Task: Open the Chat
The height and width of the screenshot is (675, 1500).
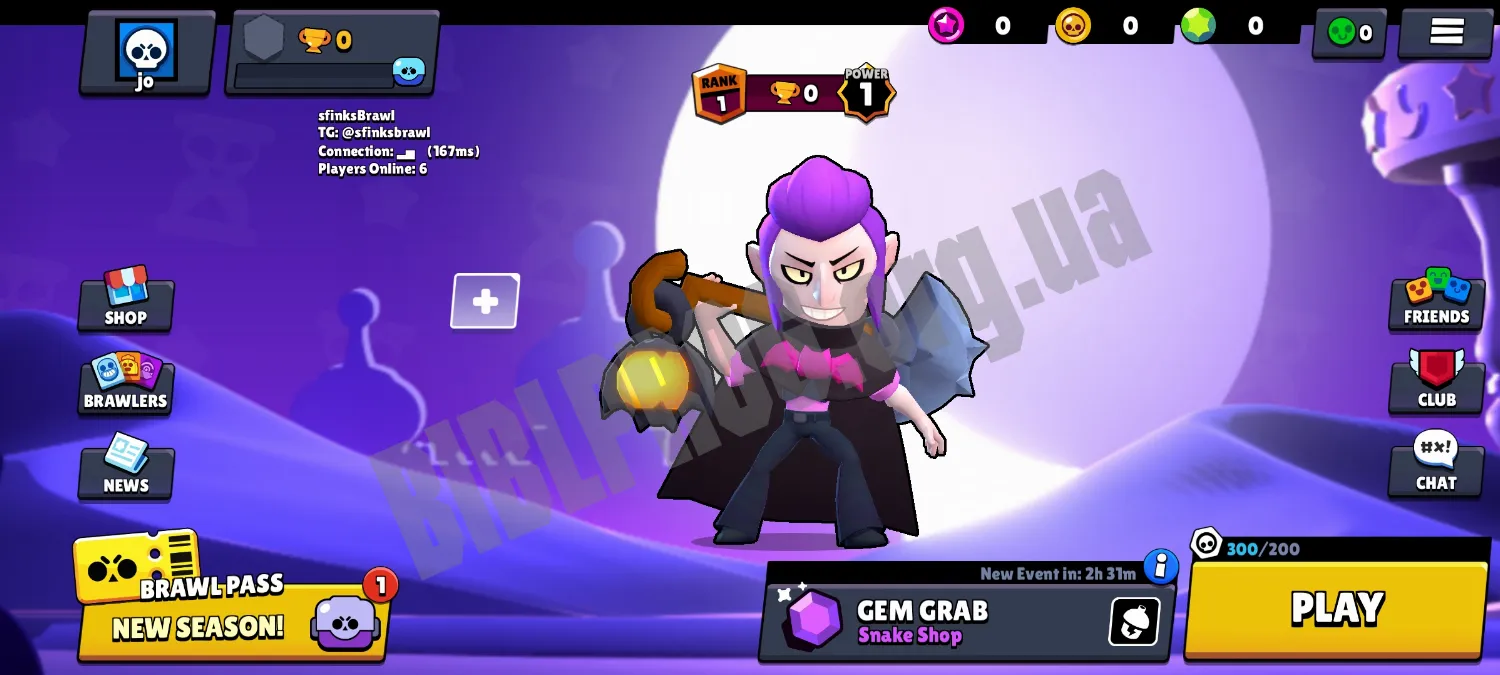Action: tap(1436, 465)
